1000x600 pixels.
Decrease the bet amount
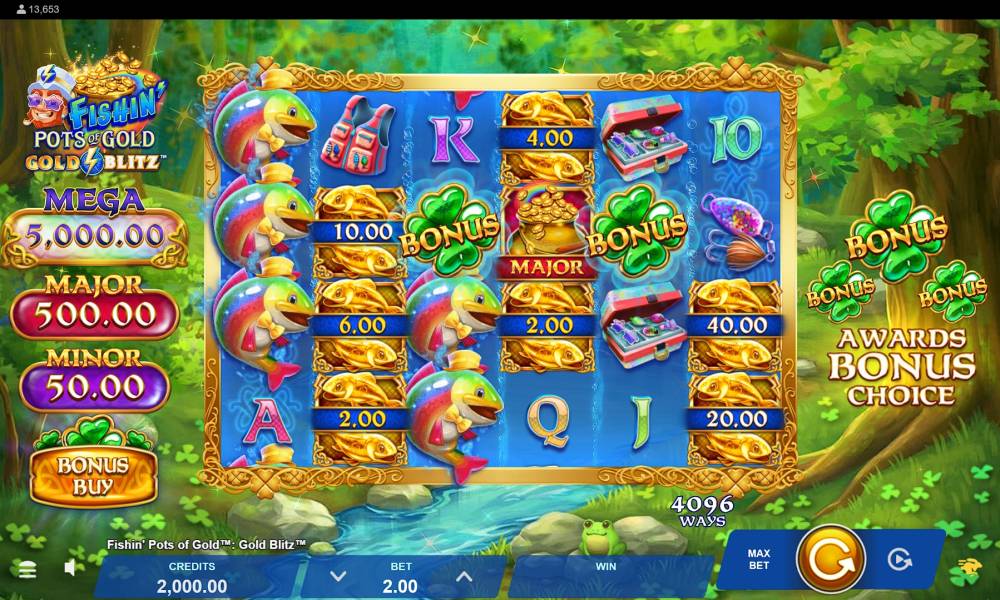(x=338, y=576)
